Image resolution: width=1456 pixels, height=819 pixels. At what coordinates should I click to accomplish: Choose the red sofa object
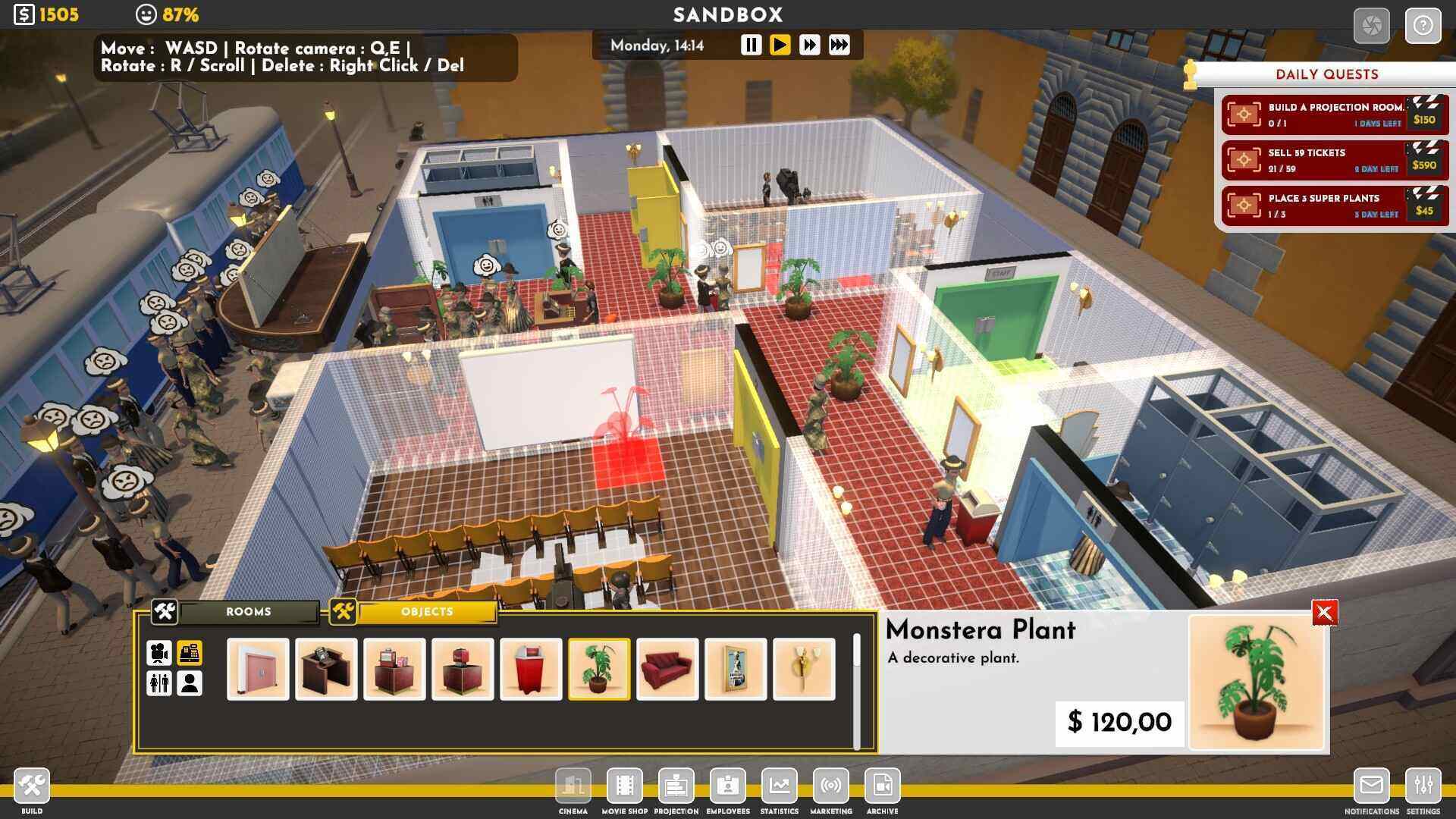click(x=667, y=669)
